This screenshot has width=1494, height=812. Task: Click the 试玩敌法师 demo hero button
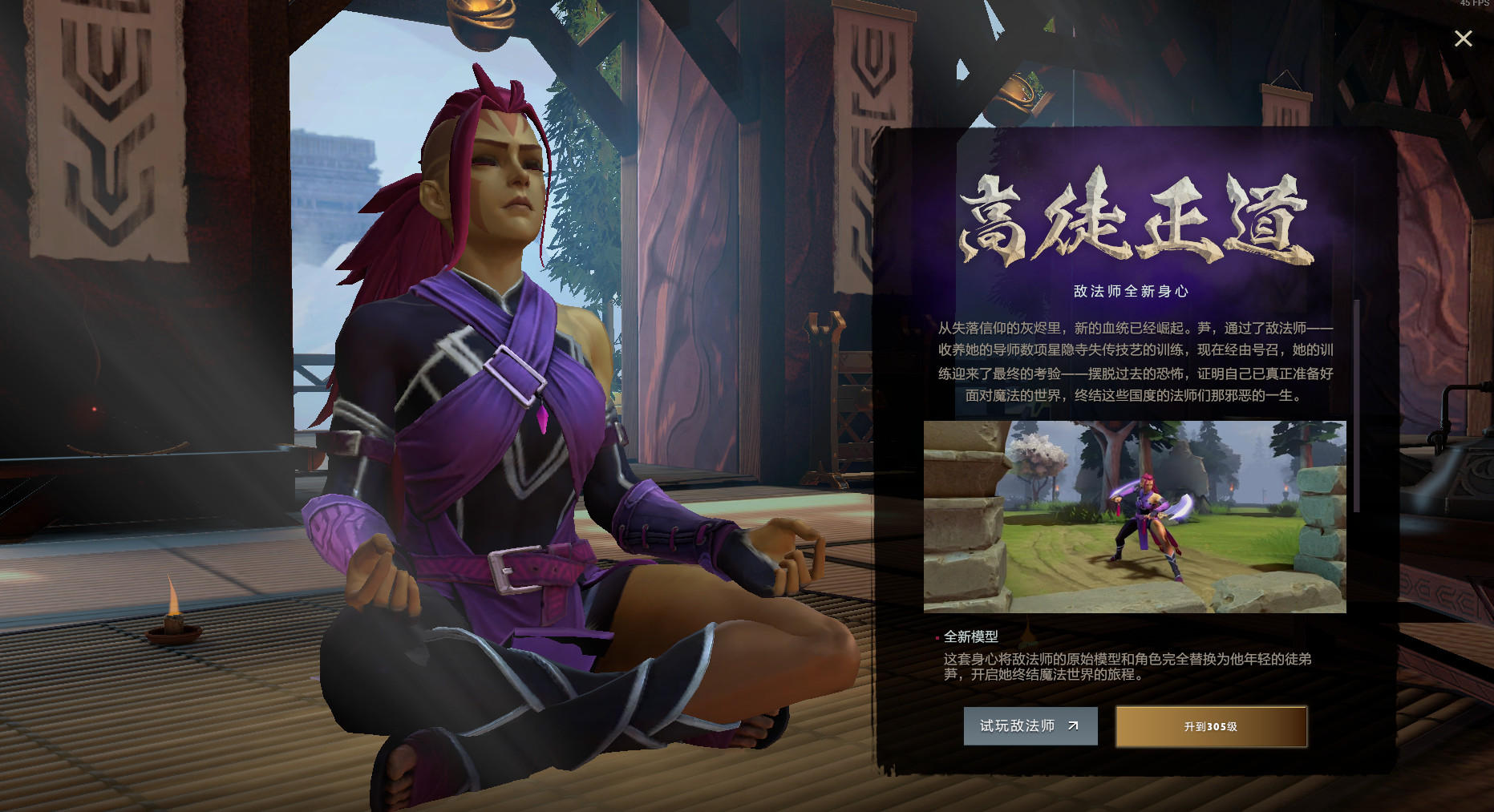[1030, 726]
